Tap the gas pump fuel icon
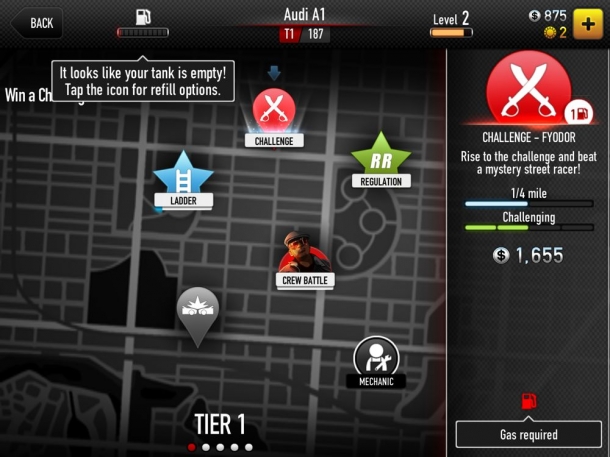Screen dimensions: 610x457 142,19
